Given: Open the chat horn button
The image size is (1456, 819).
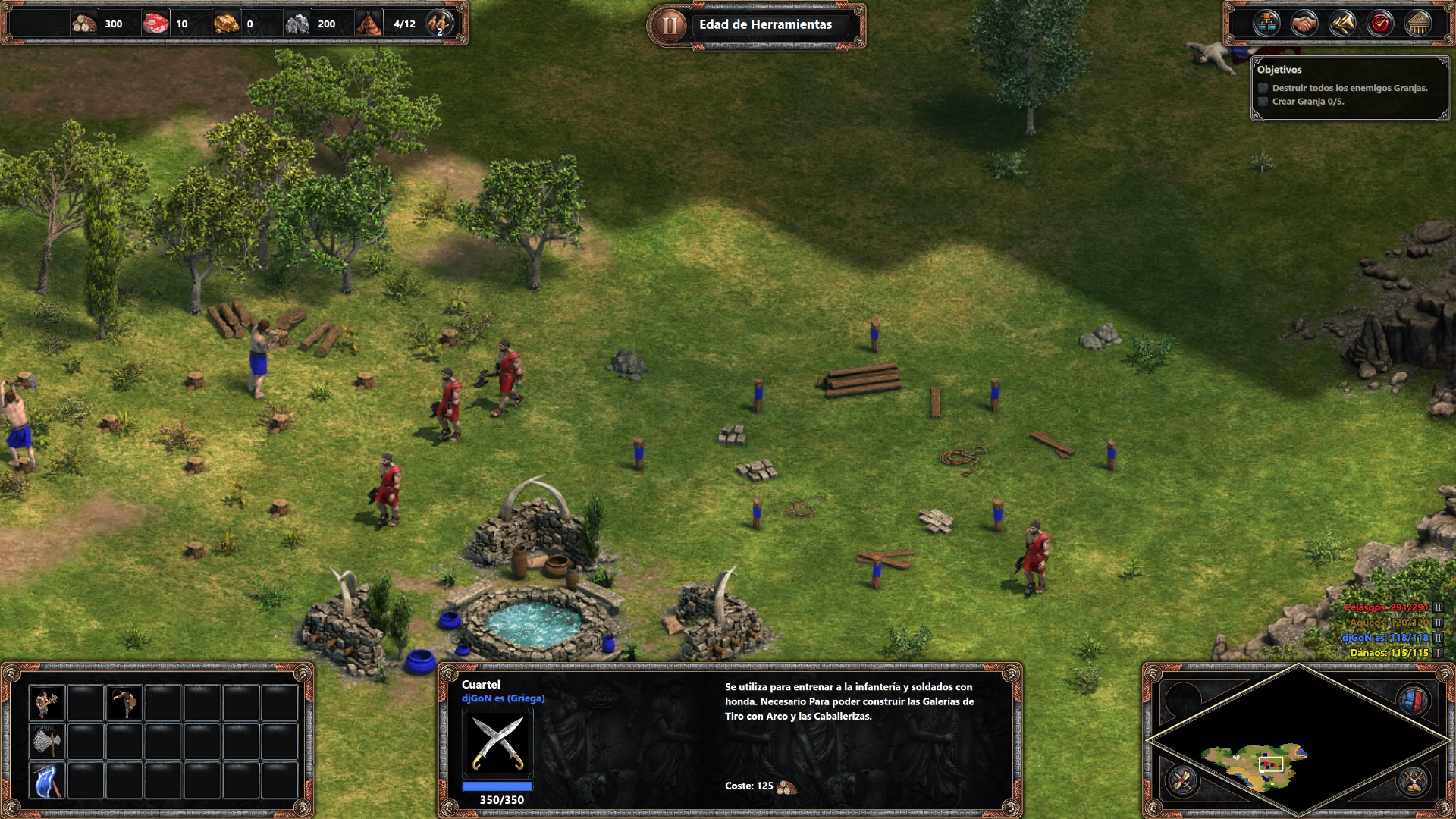Looking at the screenshot, I should pos(1341,24).
